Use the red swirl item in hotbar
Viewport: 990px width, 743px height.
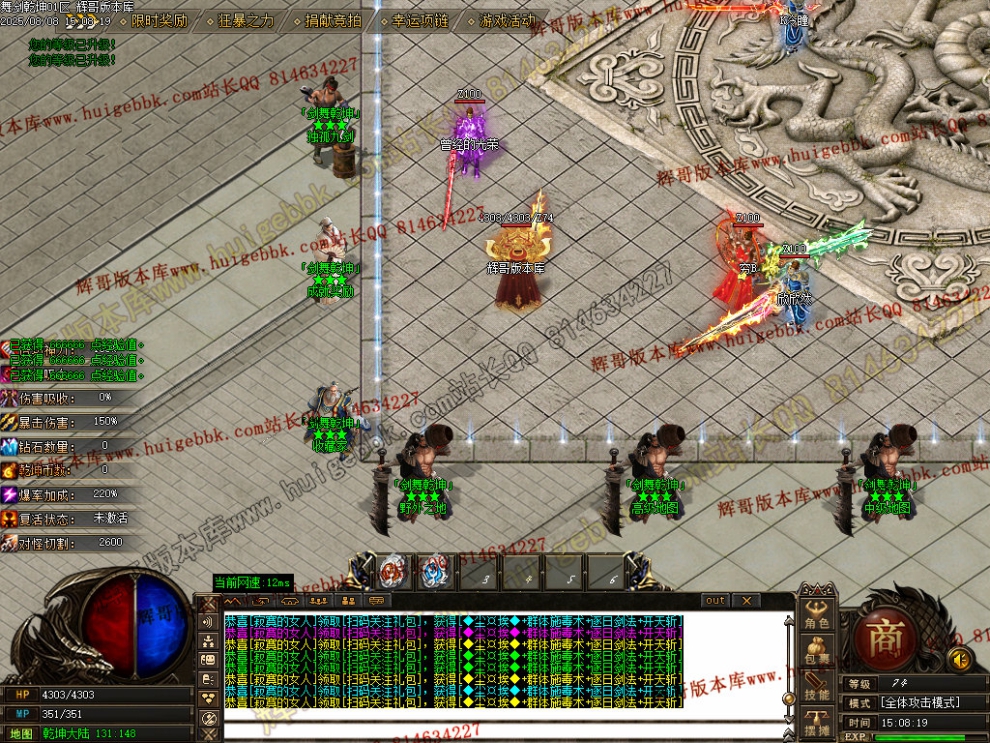[x=393, y=572]
